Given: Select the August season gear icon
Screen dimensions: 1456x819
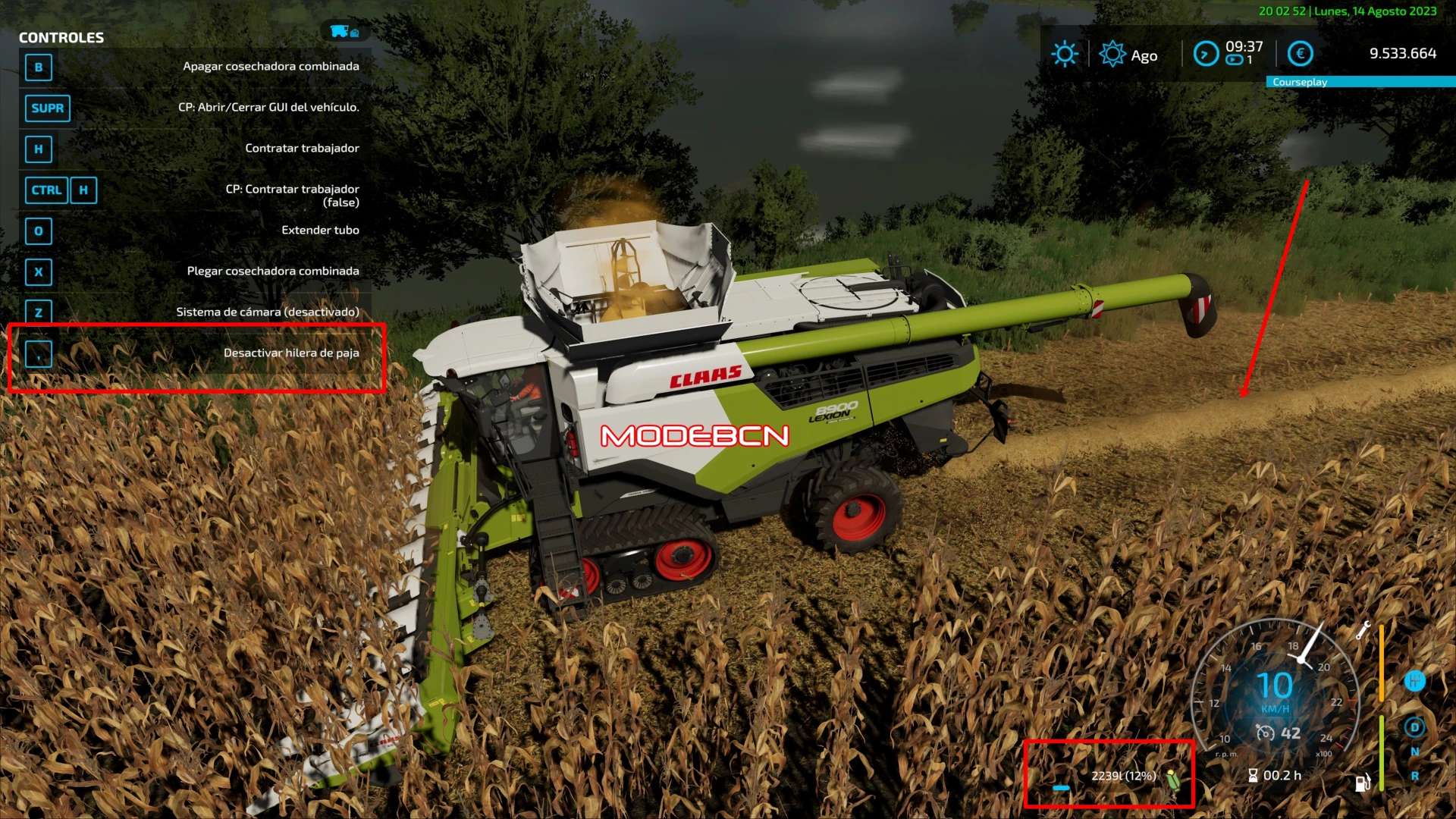Looking at the screenshot, I should click(1112, 54).
